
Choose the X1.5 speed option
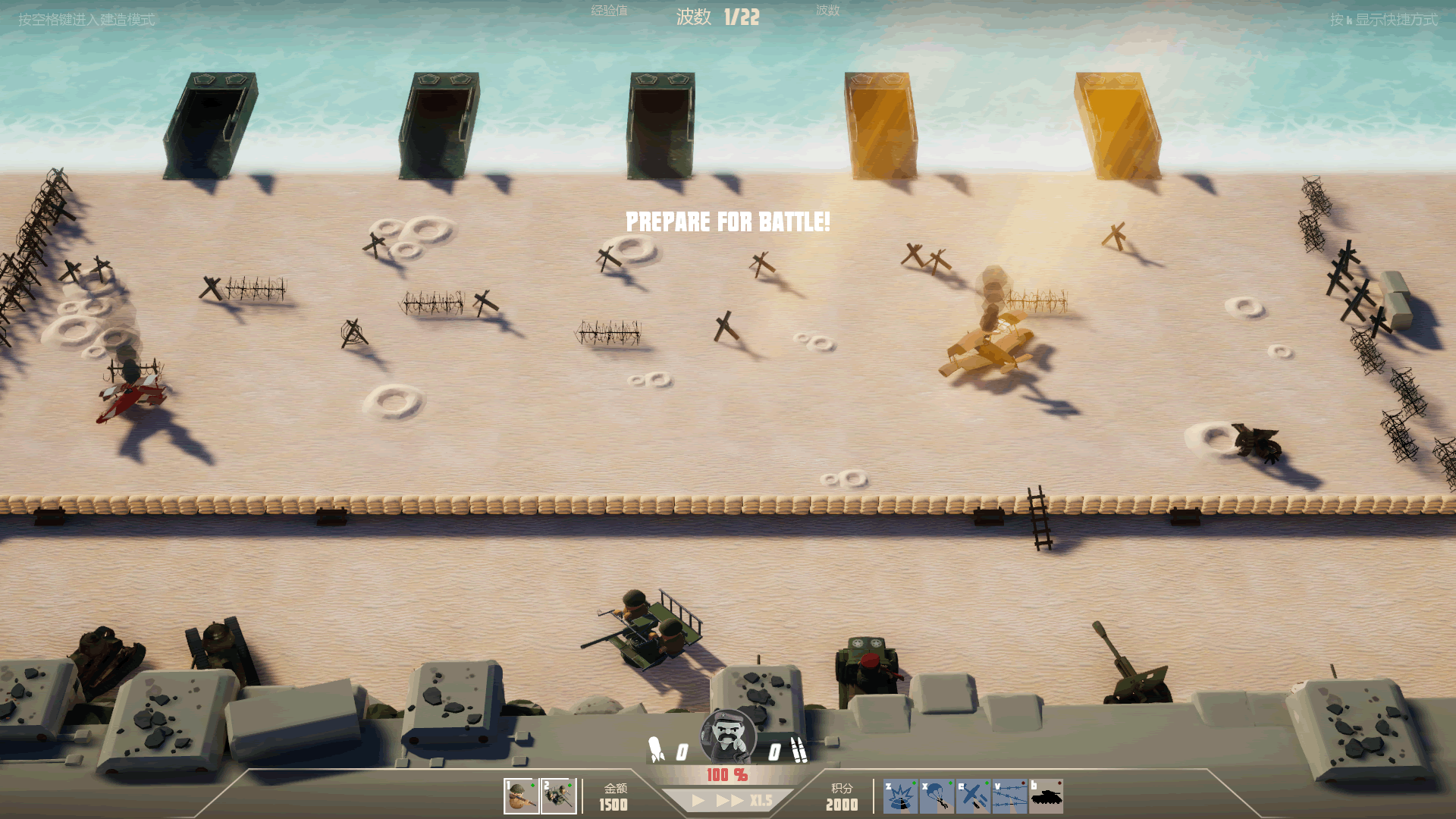(761, 801)
